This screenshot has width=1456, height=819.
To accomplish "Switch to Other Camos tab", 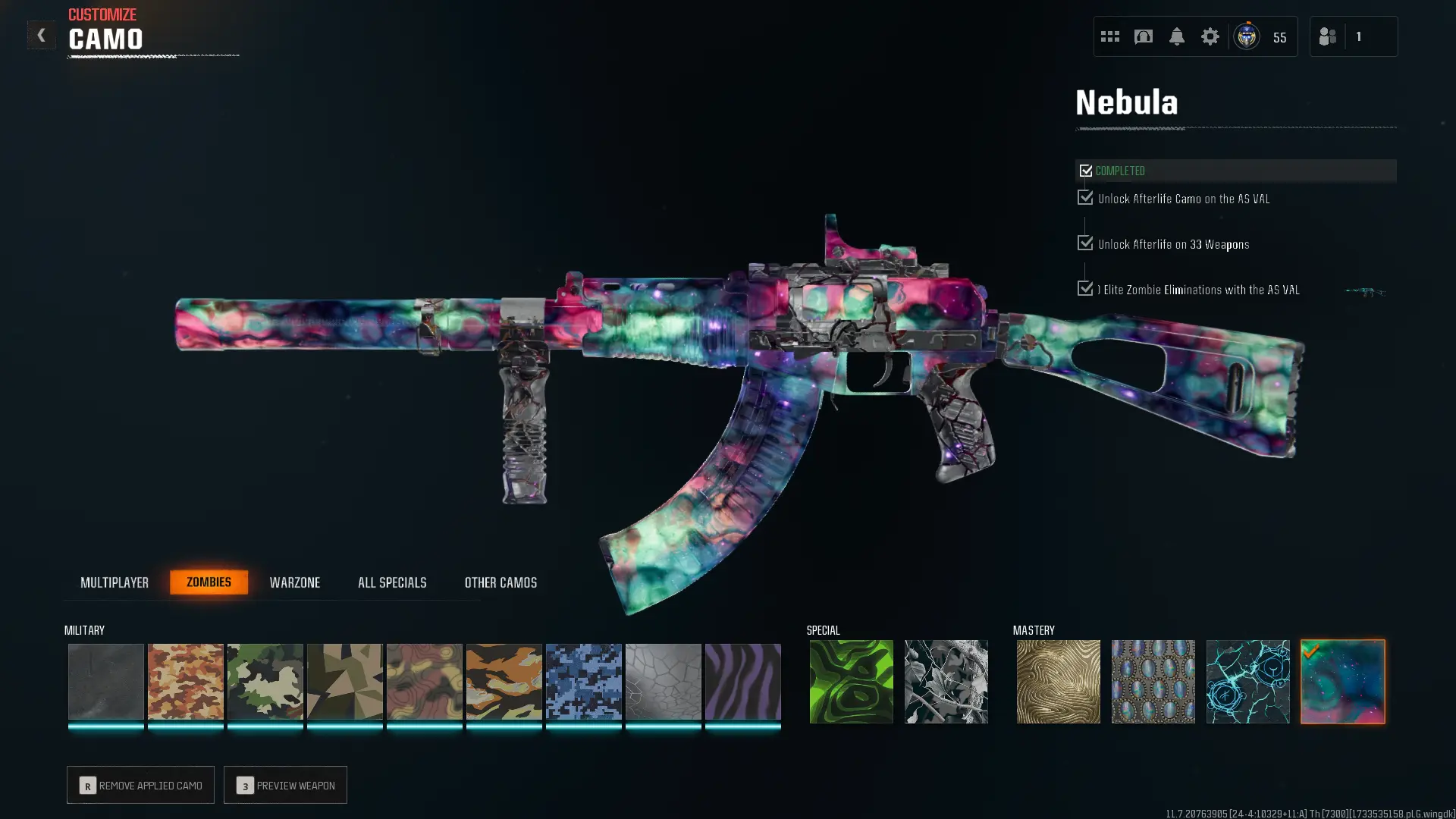I will tap(500, 582).
